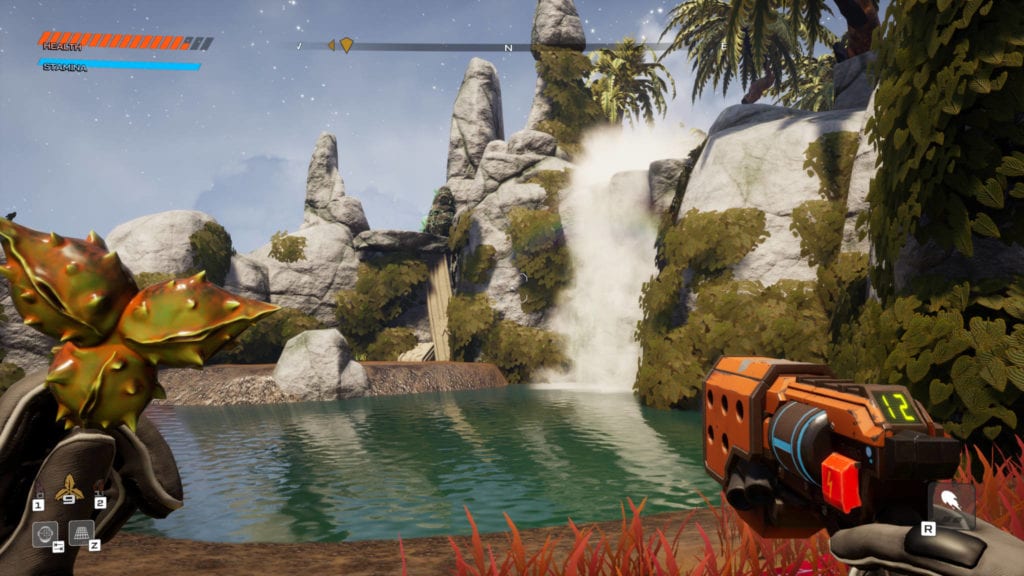This screenshot has height=576, width=1024.
Task: Select the grid-shaped tool icon
Action: (81, 532)
